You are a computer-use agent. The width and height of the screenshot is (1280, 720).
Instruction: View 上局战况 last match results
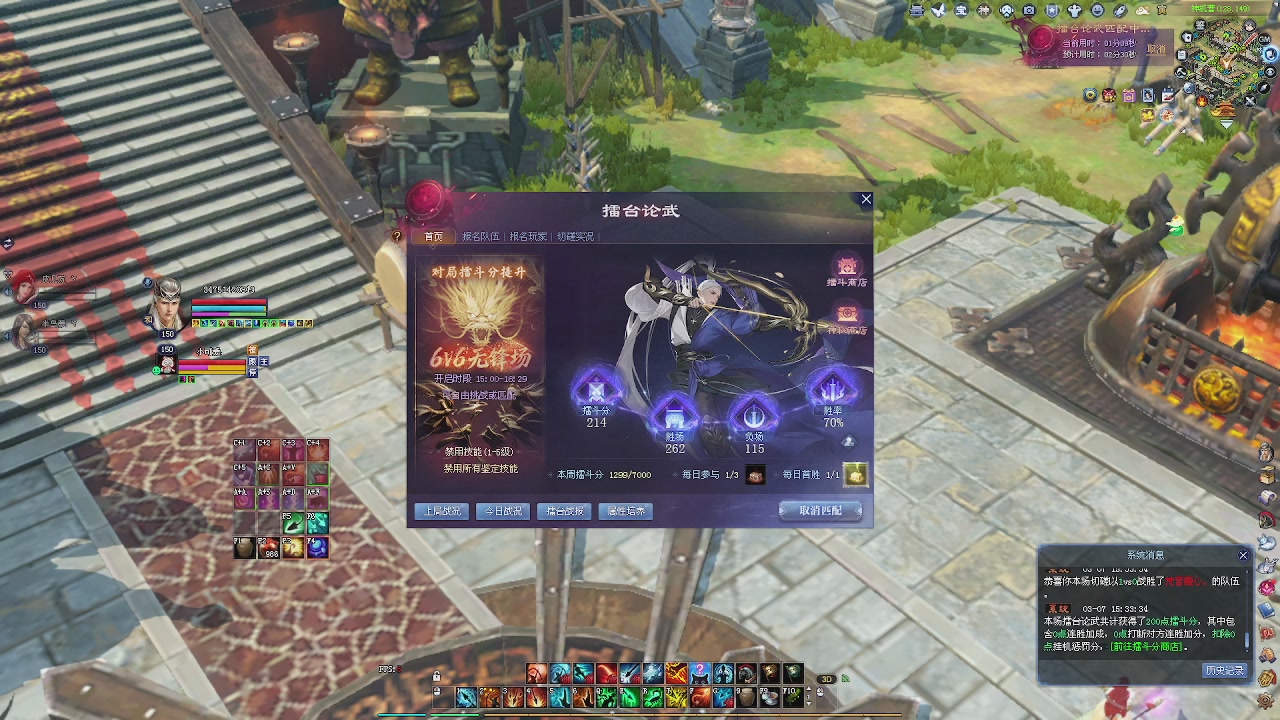(442, 511)
